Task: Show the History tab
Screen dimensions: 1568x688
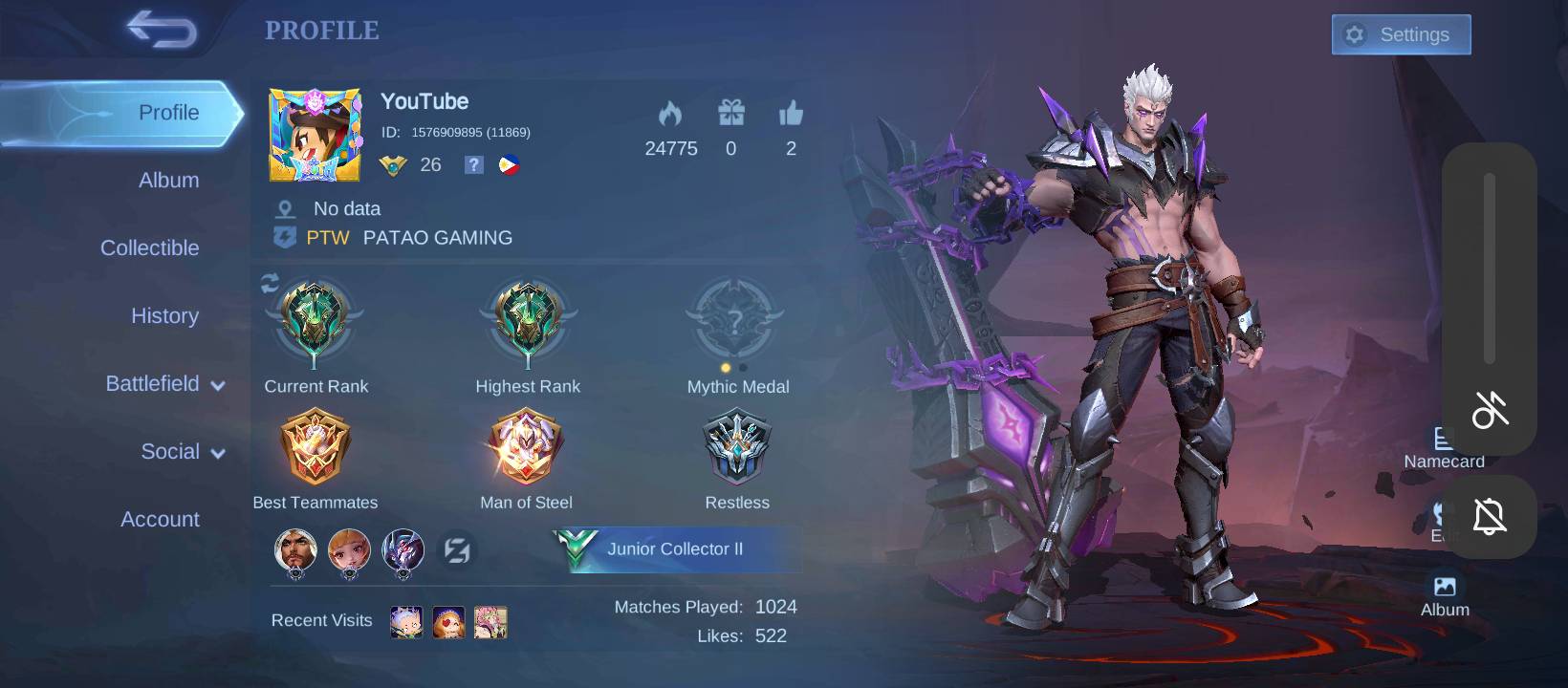Action: (164, 315)
